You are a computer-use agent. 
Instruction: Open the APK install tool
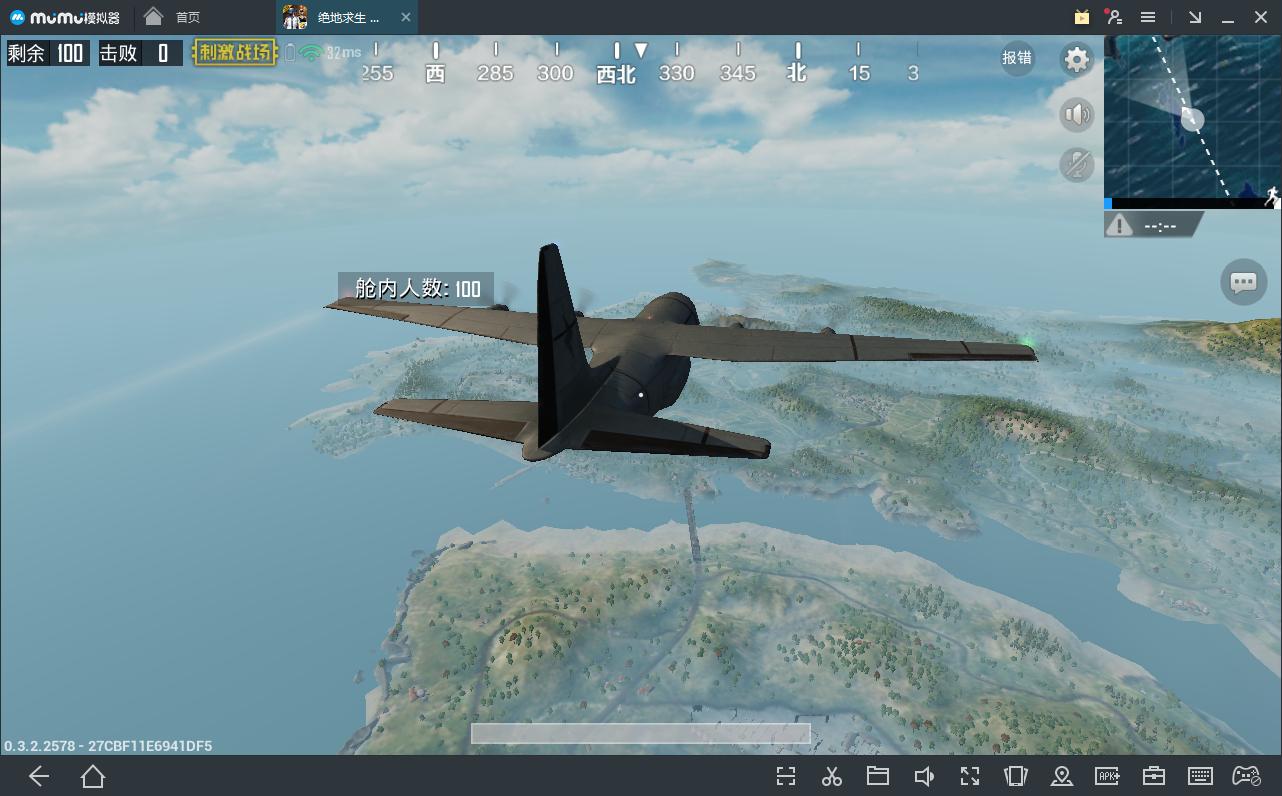pyautogui.click(x=1107, y=776)
